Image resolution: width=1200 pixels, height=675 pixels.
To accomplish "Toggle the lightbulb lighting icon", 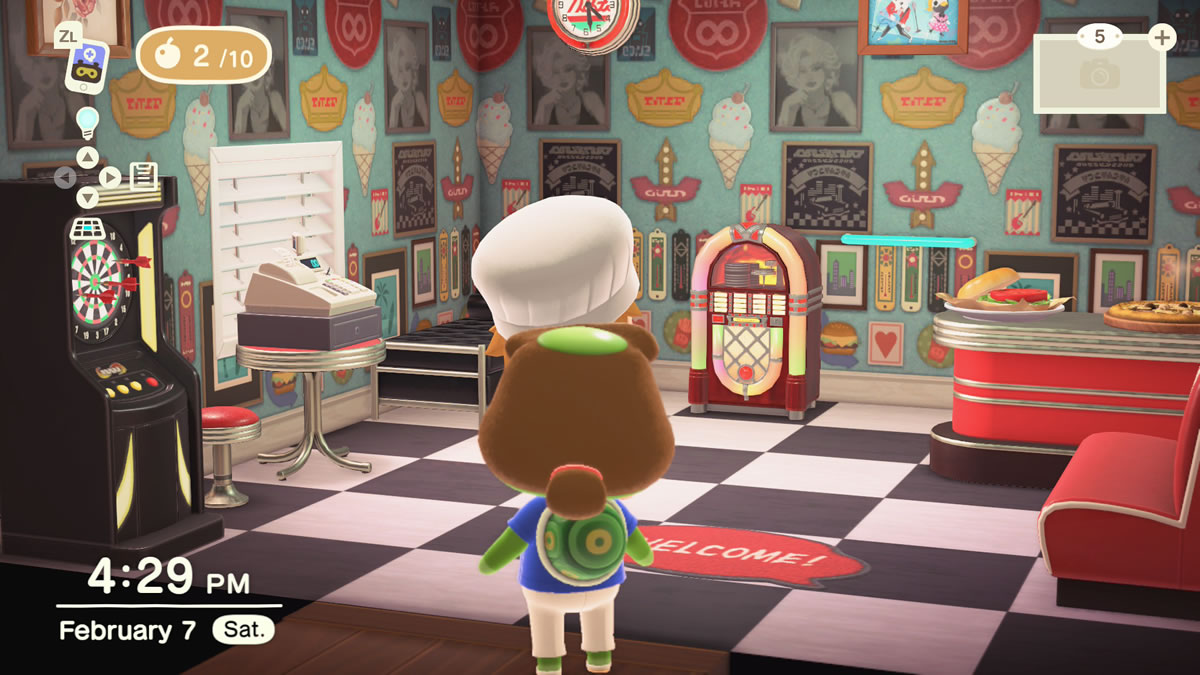I will pos(88,121).
